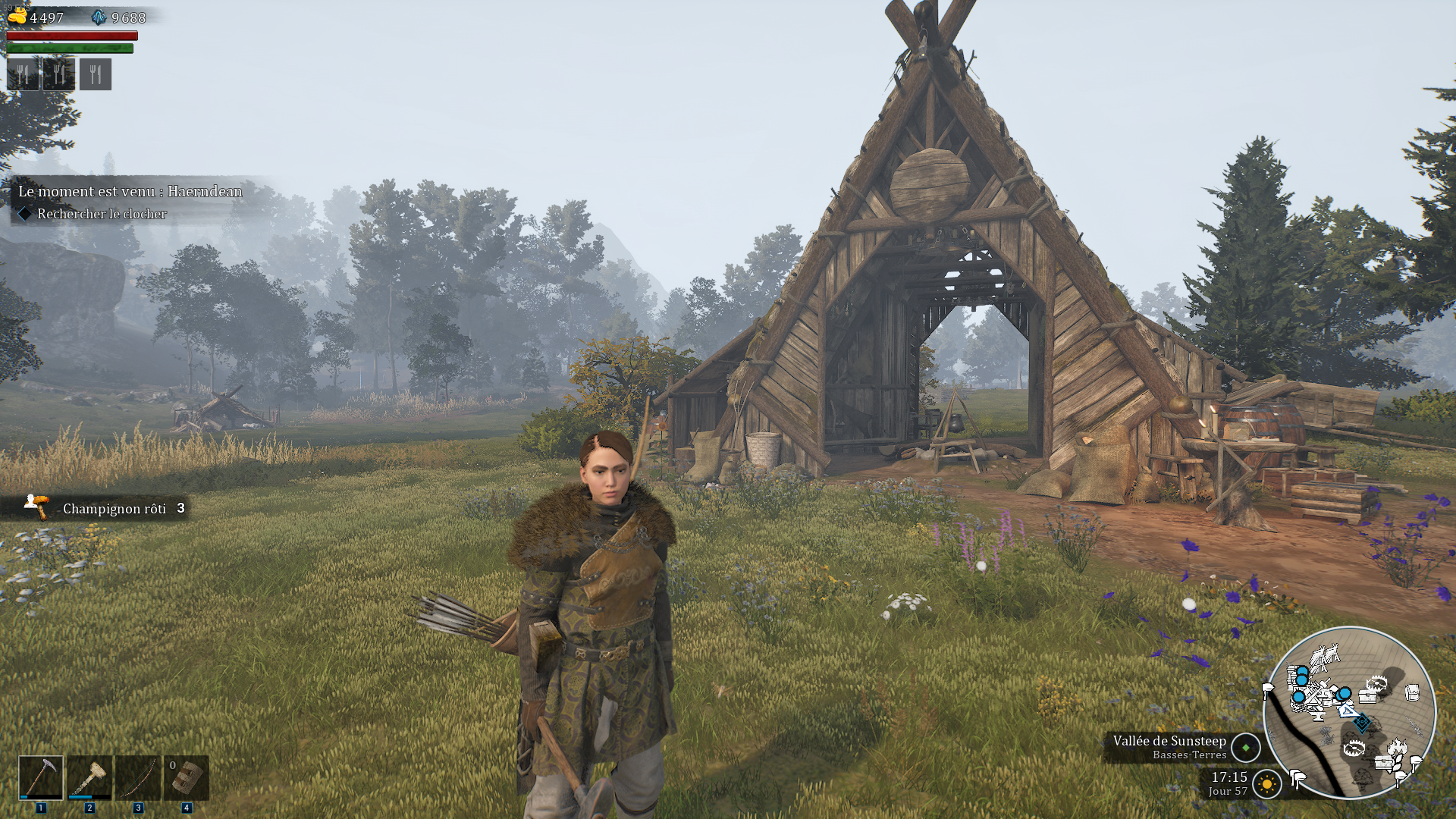Click the blue rune currency icon
Viewport: 1456px width, 819px height.
point(99,17)
